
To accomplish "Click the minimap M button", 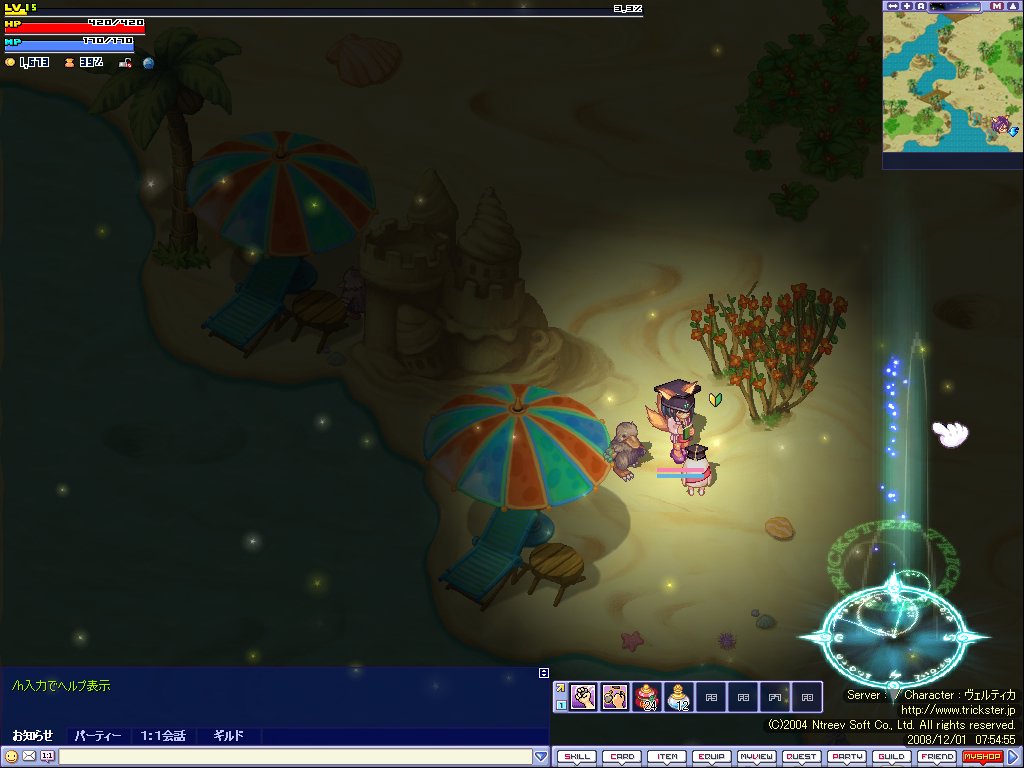I will point(997,6).
